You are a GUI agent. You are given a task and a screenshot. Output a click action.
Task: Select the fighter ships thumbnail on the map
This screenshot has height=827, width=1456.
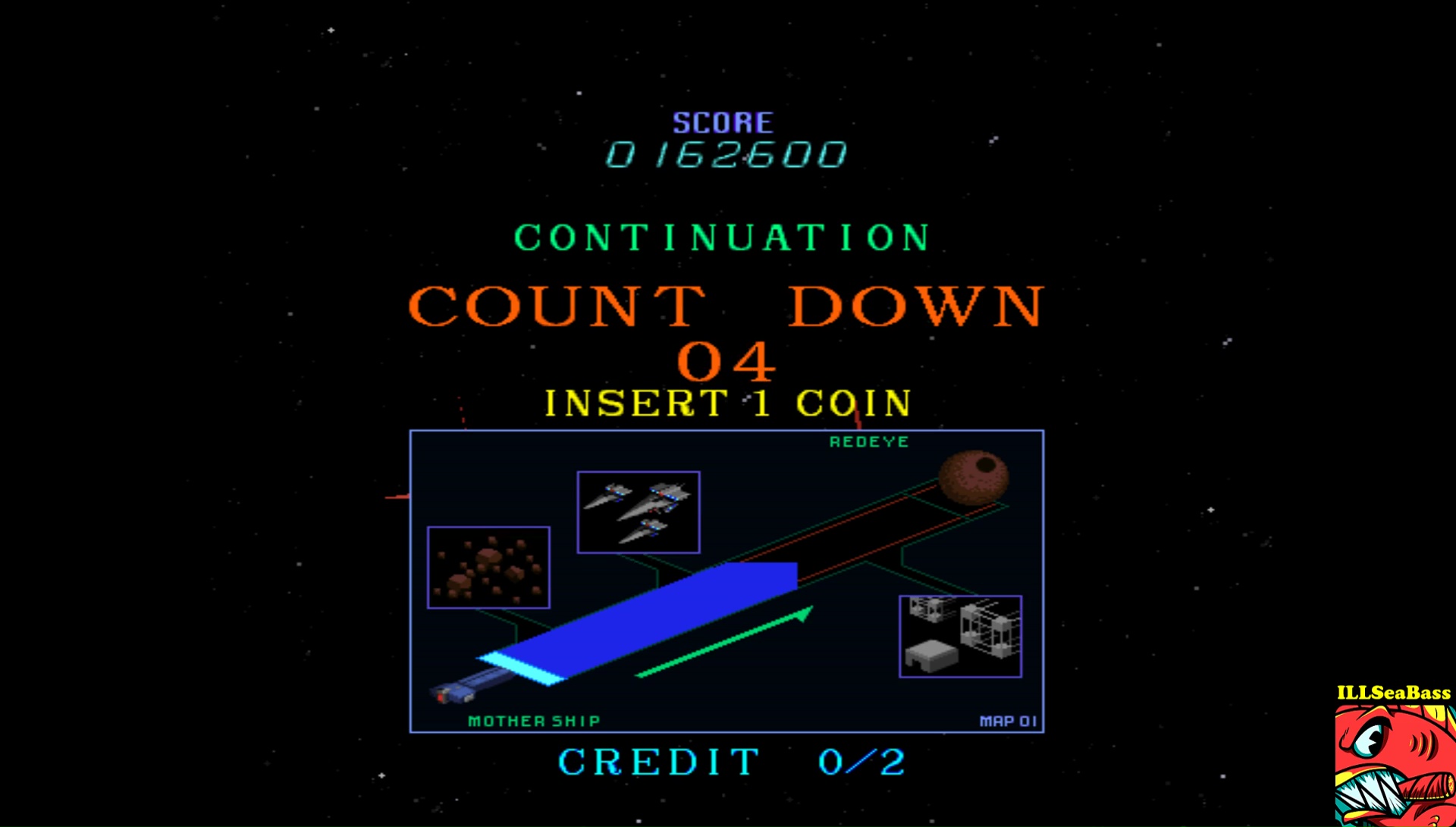639,512
